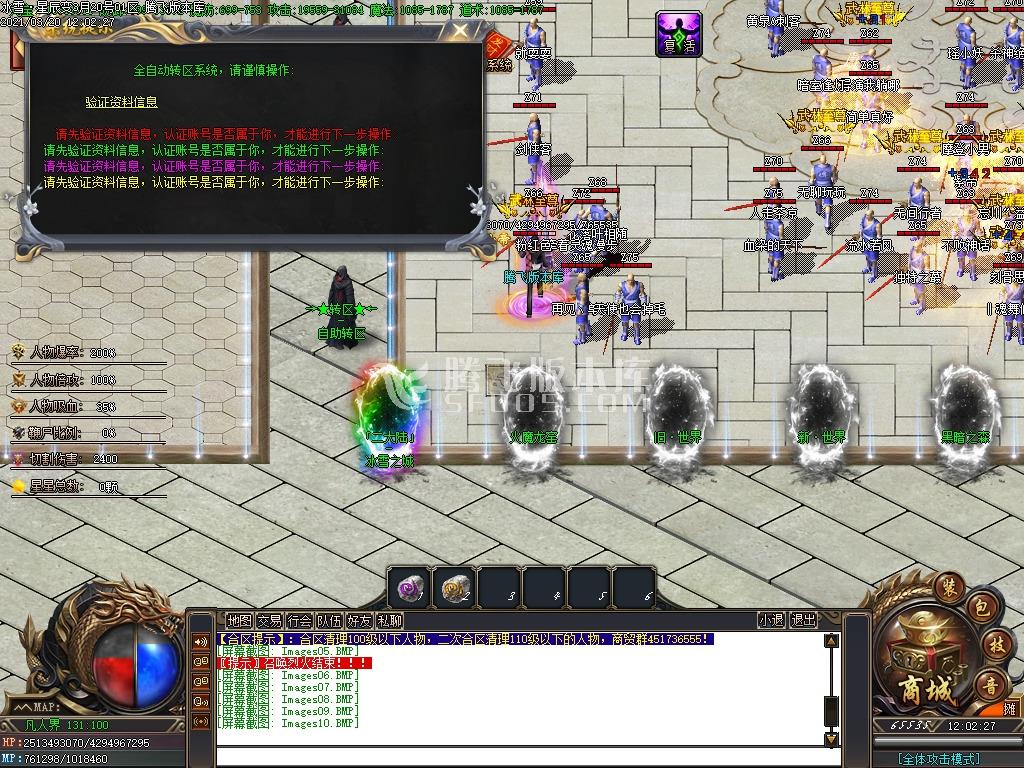Open the 好友 friends tab
The height and width of the screenshot is (768, 1024).
click(359, 621)
